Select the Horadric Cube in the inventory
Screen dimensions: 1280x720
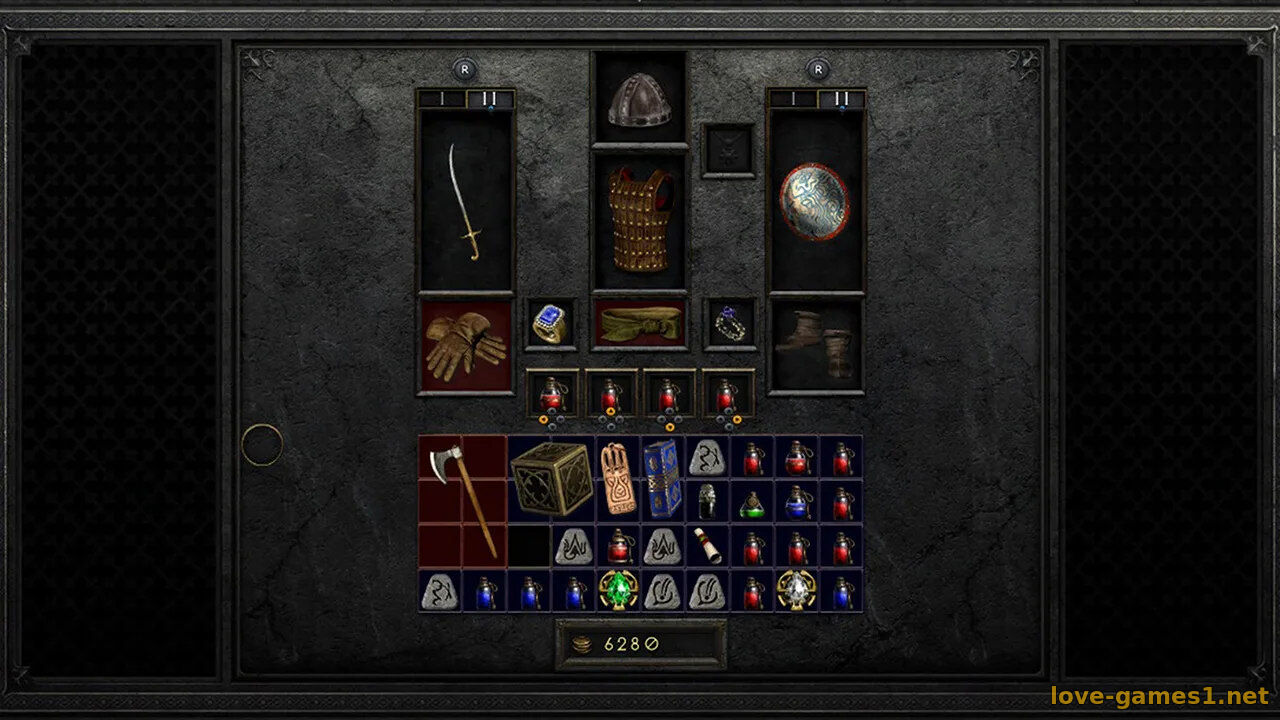click(551, 479)
